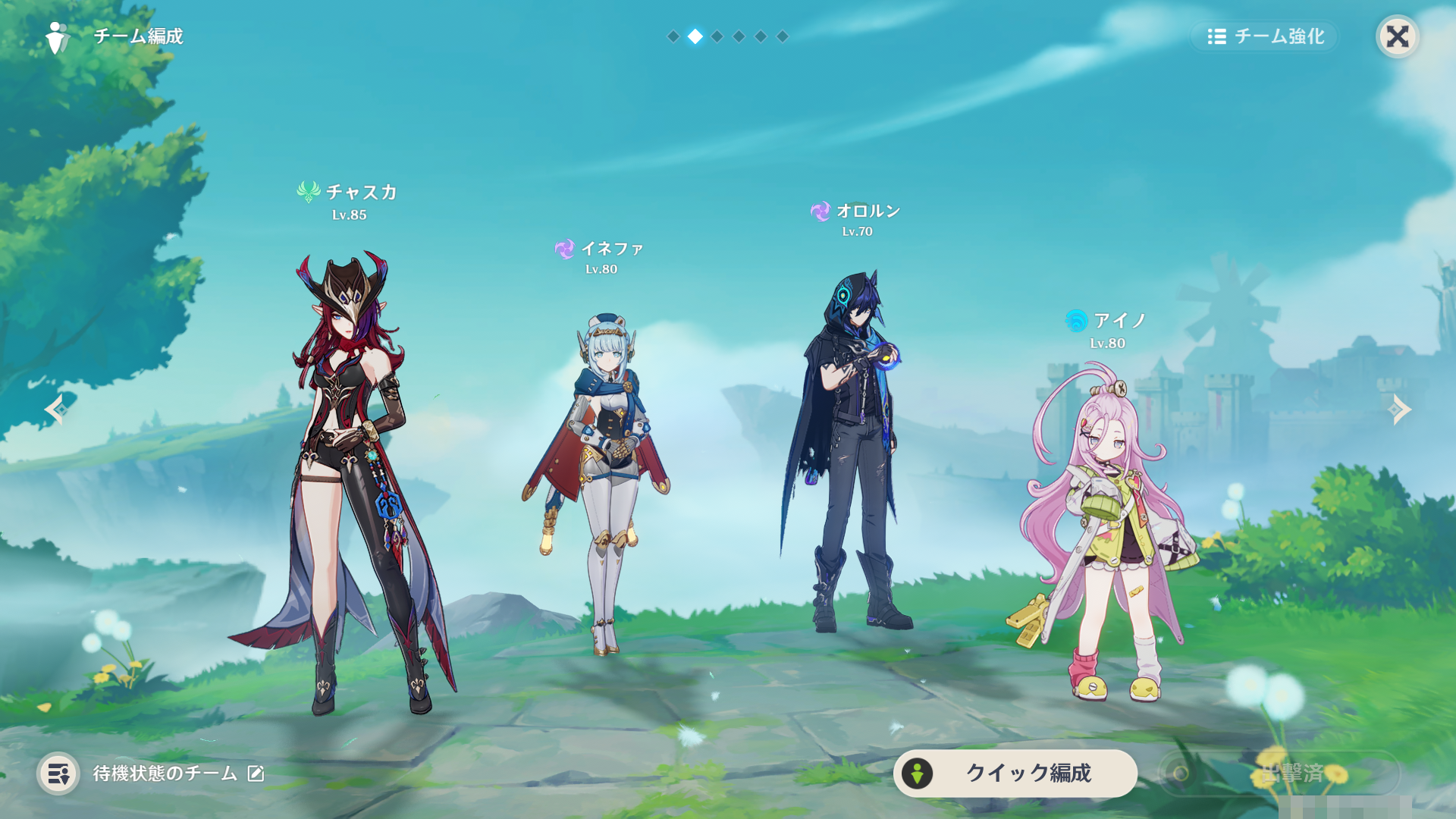This screenshot has width=1456, height=819.
Task: Close the team setup screen
Action: coord(1397,36)
